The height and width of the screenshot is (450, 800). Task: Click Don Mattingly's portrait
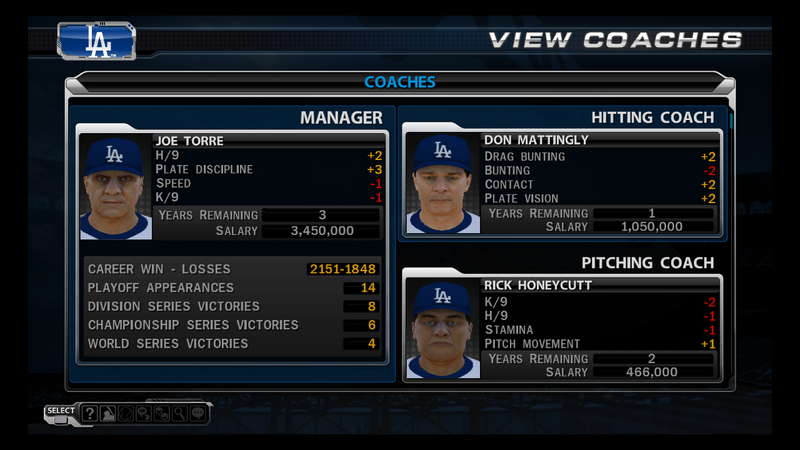pos(441,183)
